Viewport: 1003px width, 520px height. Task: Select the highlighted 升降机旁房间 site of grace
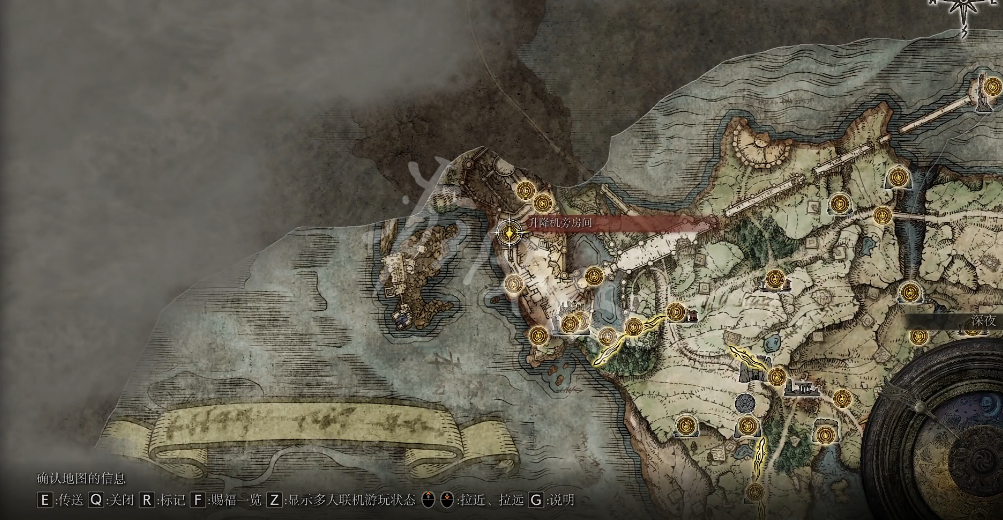511,233
